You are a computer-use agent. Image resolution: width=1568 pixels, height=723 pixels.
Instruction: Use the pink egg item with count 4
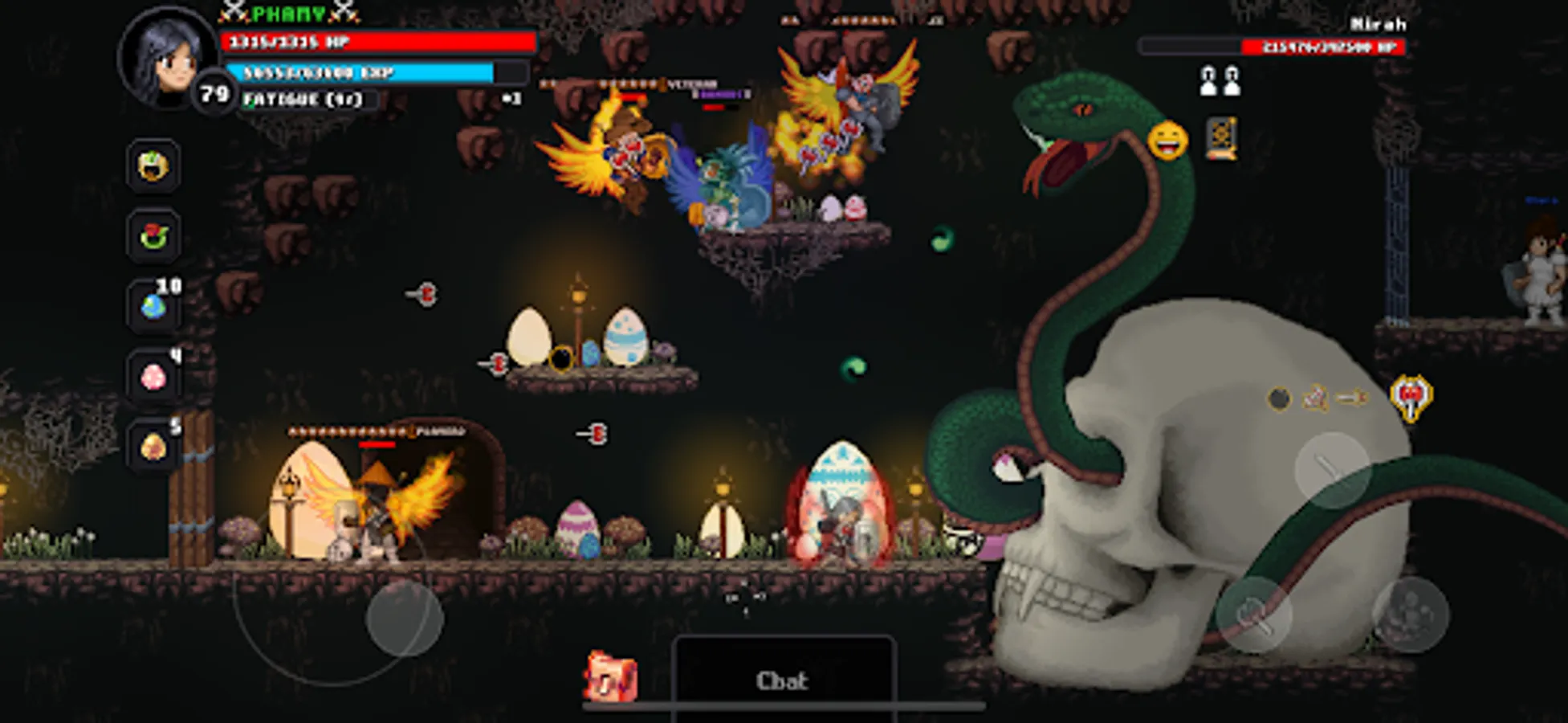(153, 375)
